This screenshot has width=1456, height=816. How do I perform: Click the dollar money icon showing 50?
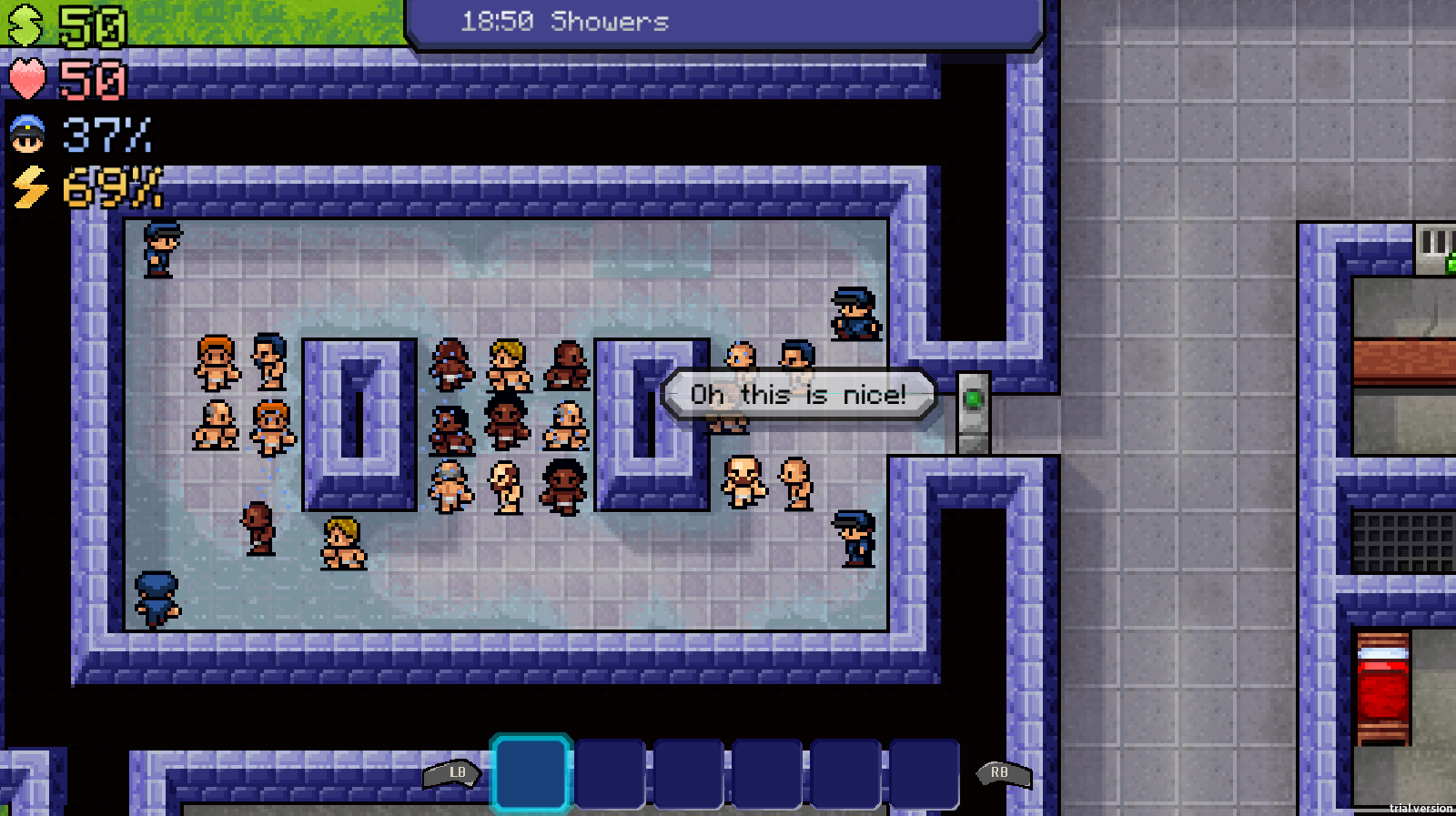coord(27,22)
